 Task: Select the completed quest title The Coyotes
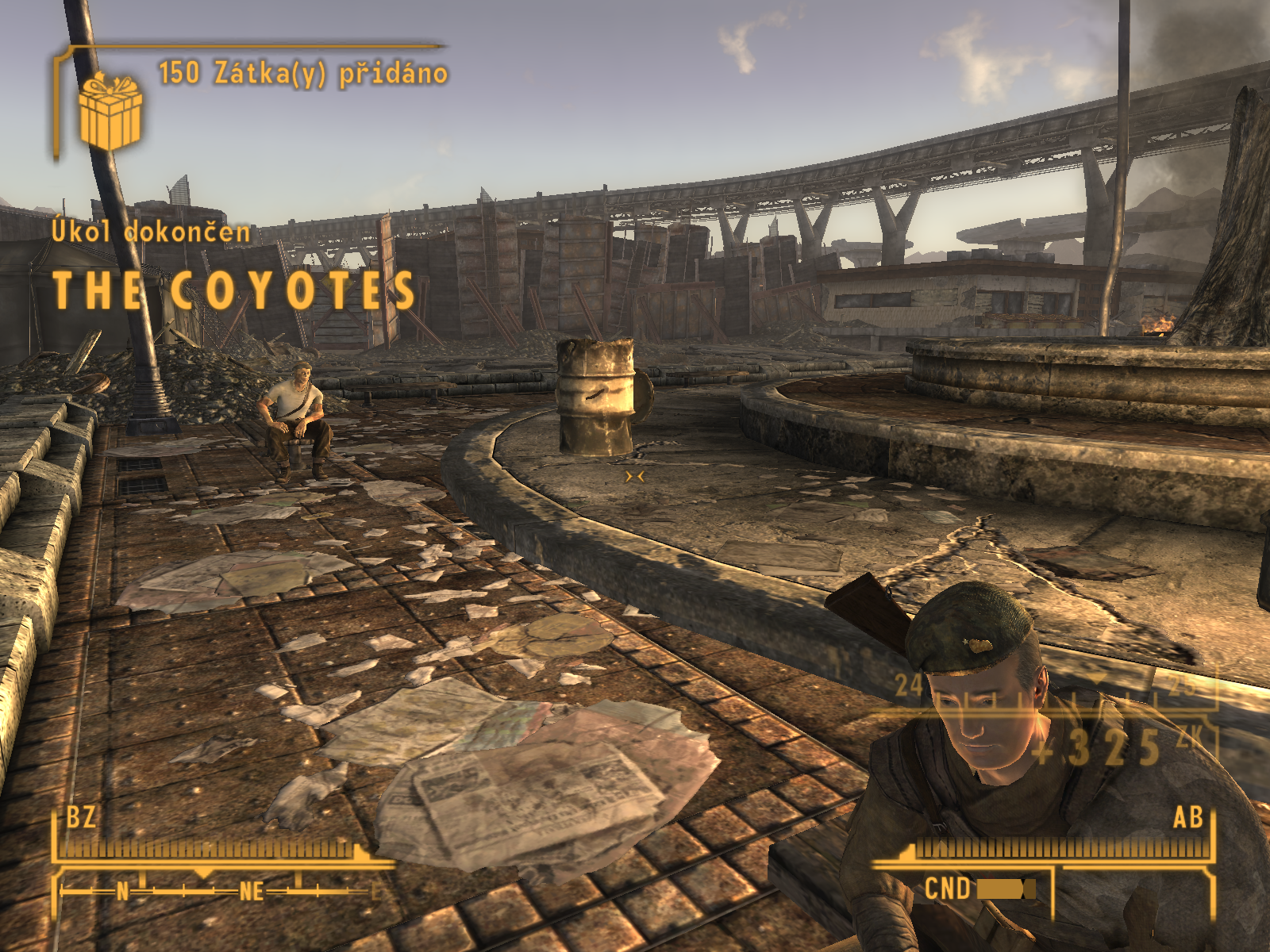(234, 290)
